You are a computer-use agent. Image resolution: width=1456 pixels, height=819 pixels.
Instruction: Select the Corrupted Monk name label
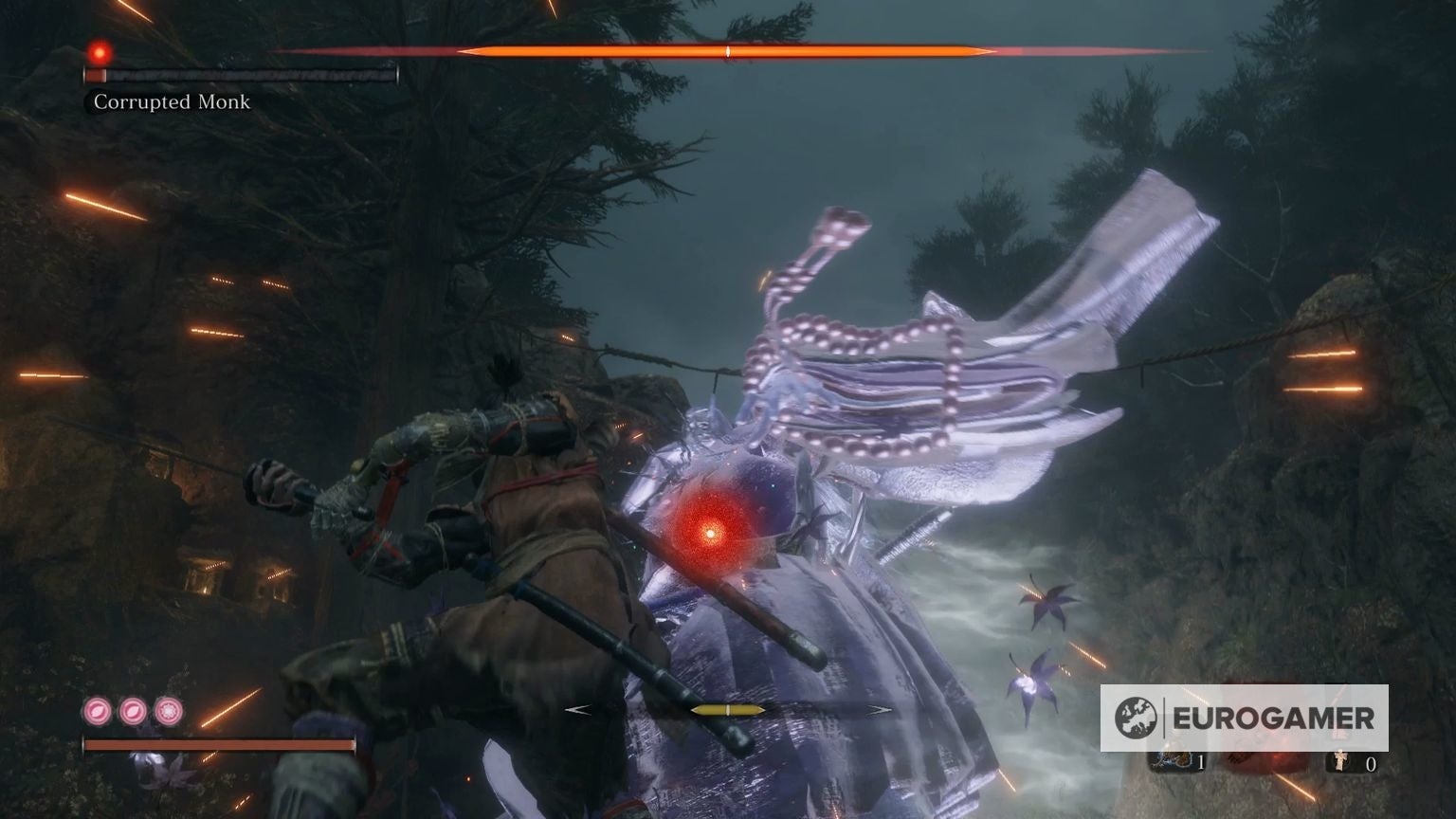(x=171, y=102)
